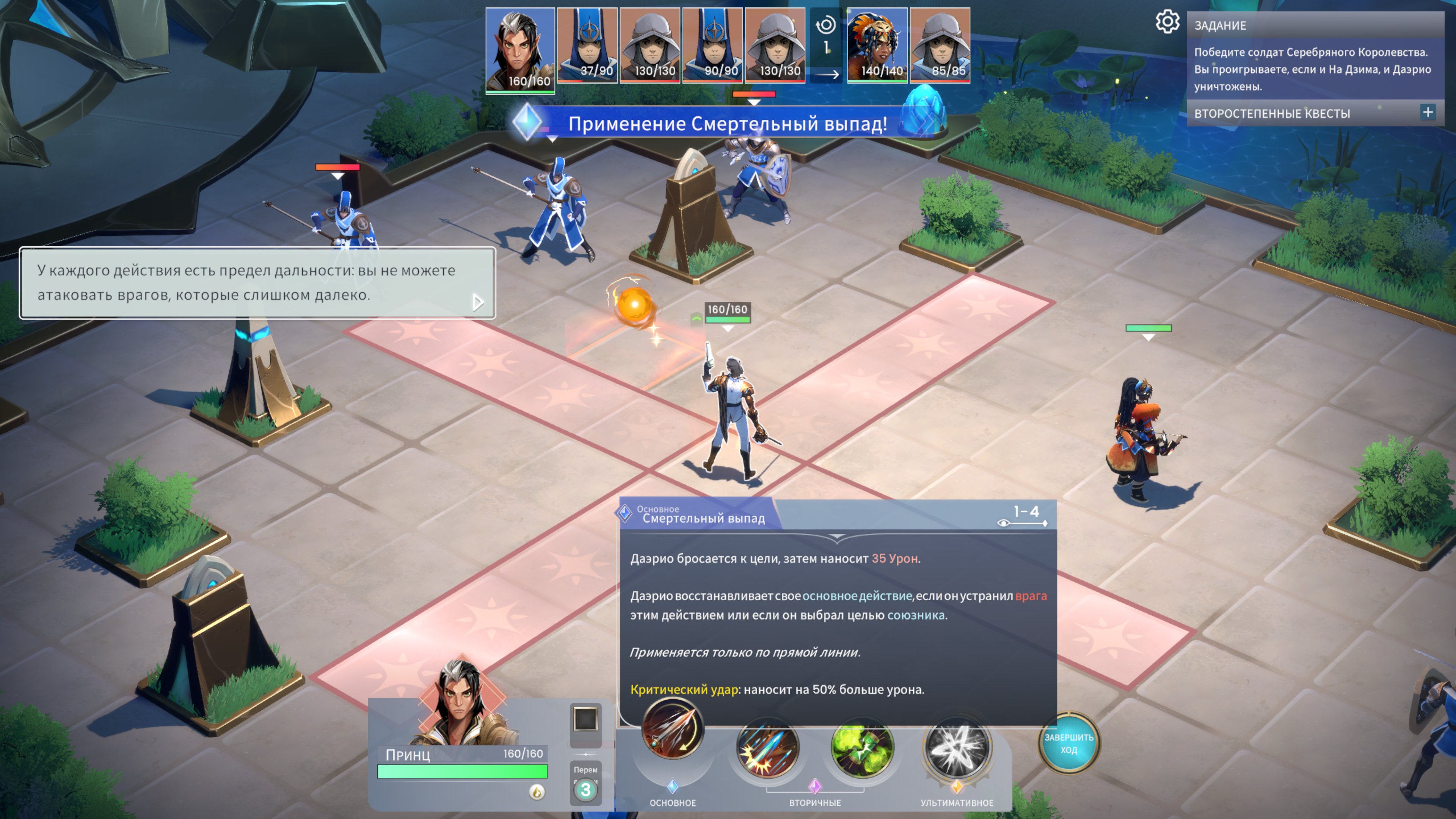Open the Prince character portrait panel
The image size is (1456, 819).
462,704
